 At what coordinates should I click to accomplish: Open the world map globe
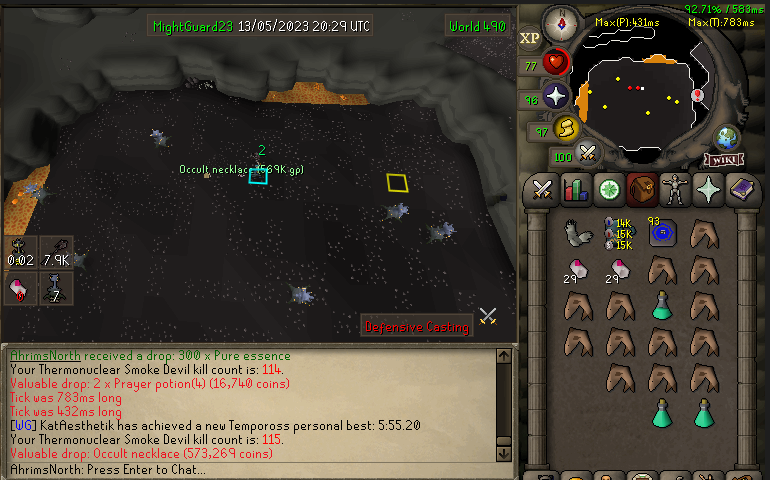click(x=726, y=138)
